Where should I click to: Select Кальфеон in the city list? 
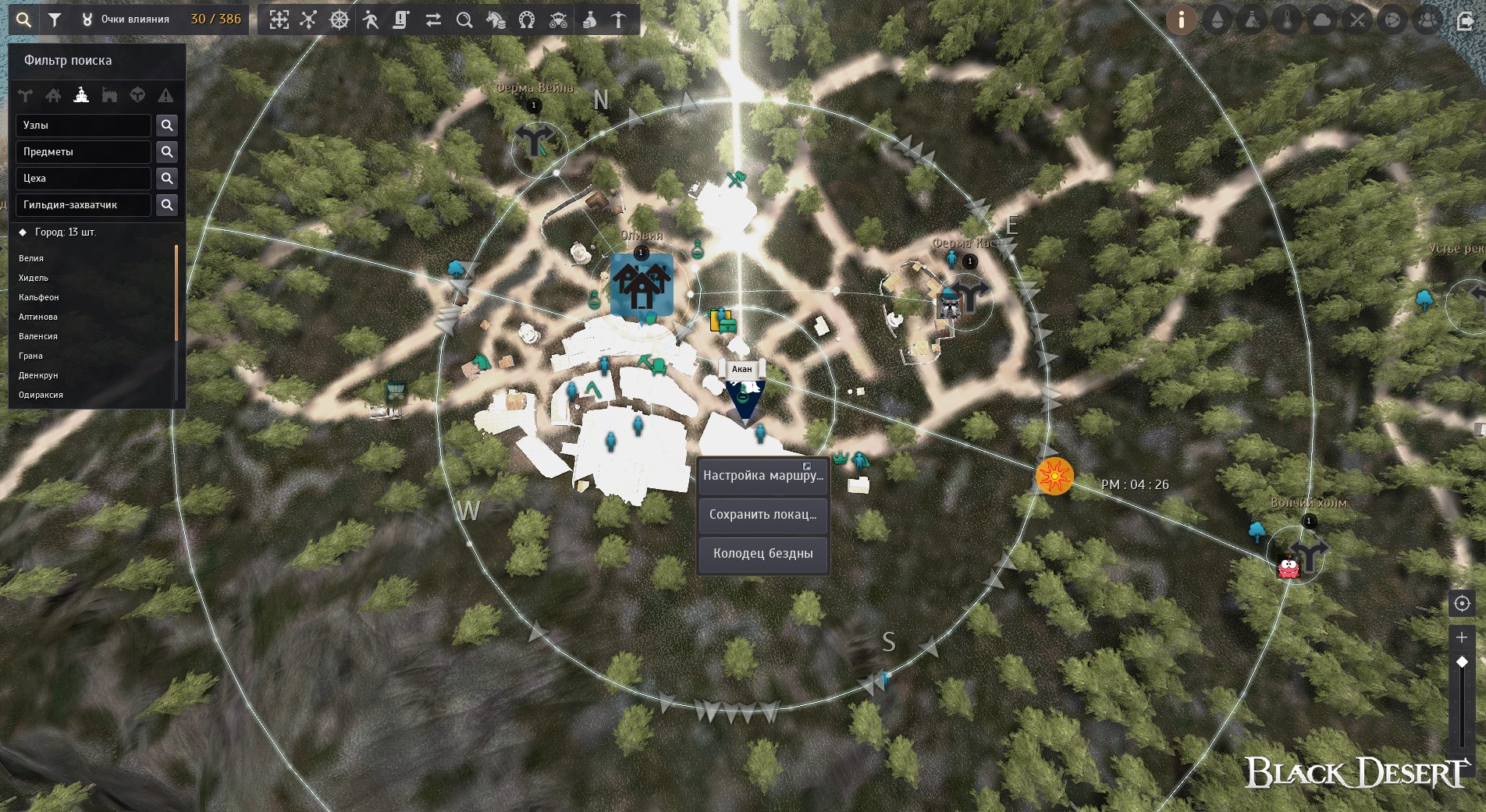[x=39, y=297]
